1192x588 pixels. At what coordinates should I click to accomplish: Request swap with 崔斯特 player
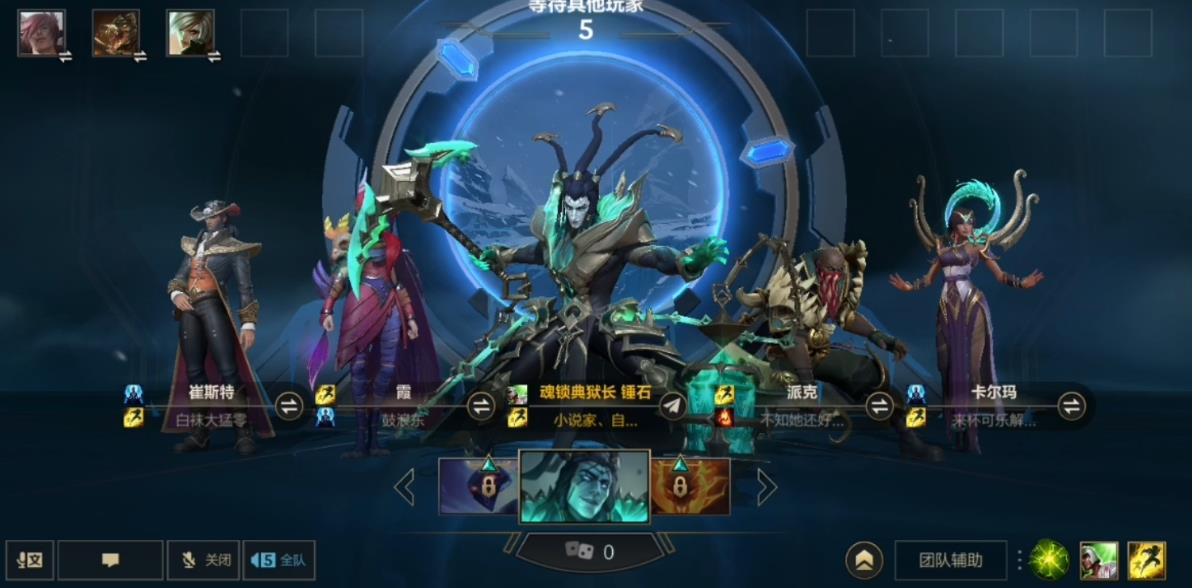(289, 406)
